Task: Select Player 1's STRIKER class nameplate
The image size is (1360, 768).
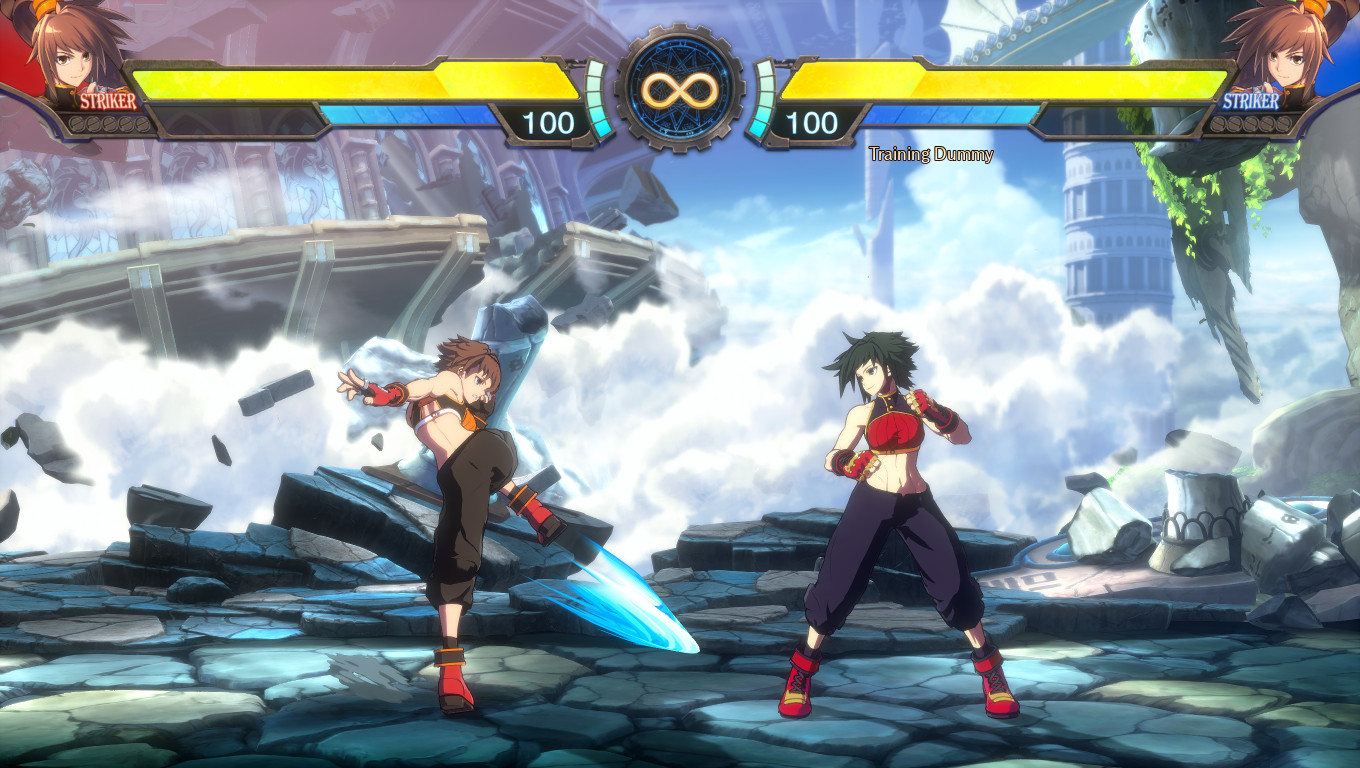Action: tap(110, 100)
